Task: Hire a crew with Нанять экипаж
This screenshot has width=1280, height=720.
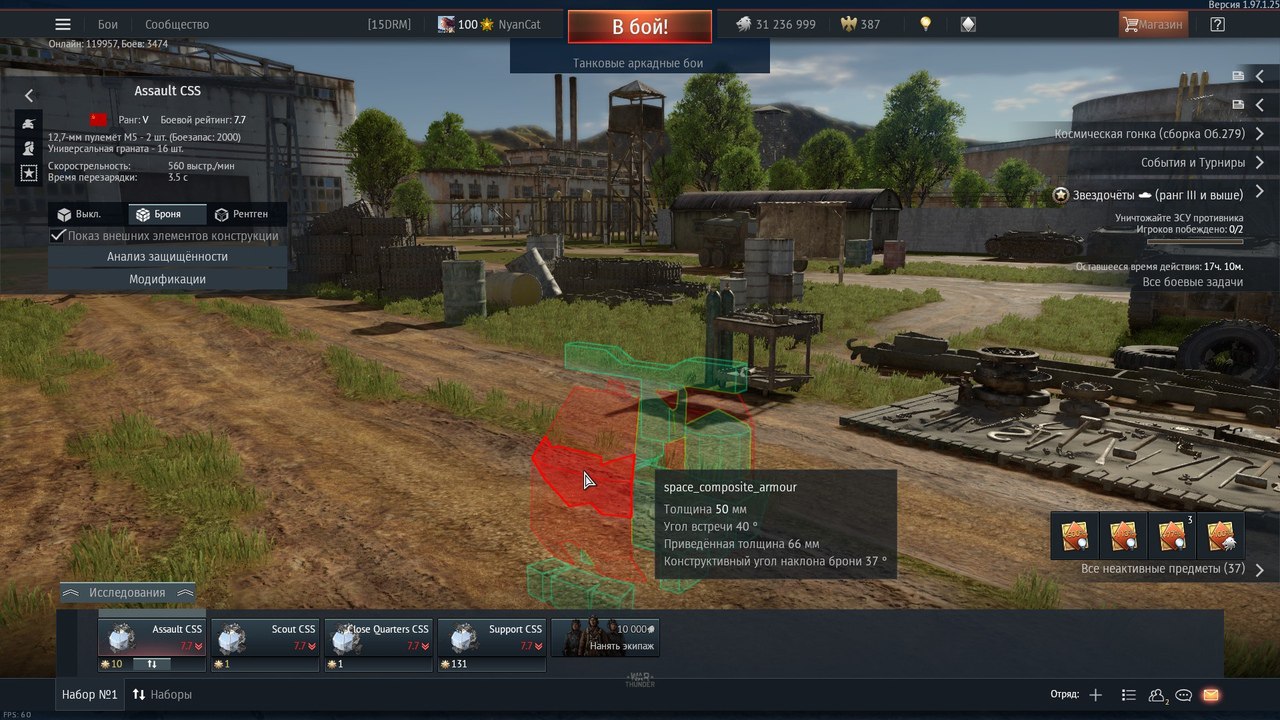Action: [605, 637]
